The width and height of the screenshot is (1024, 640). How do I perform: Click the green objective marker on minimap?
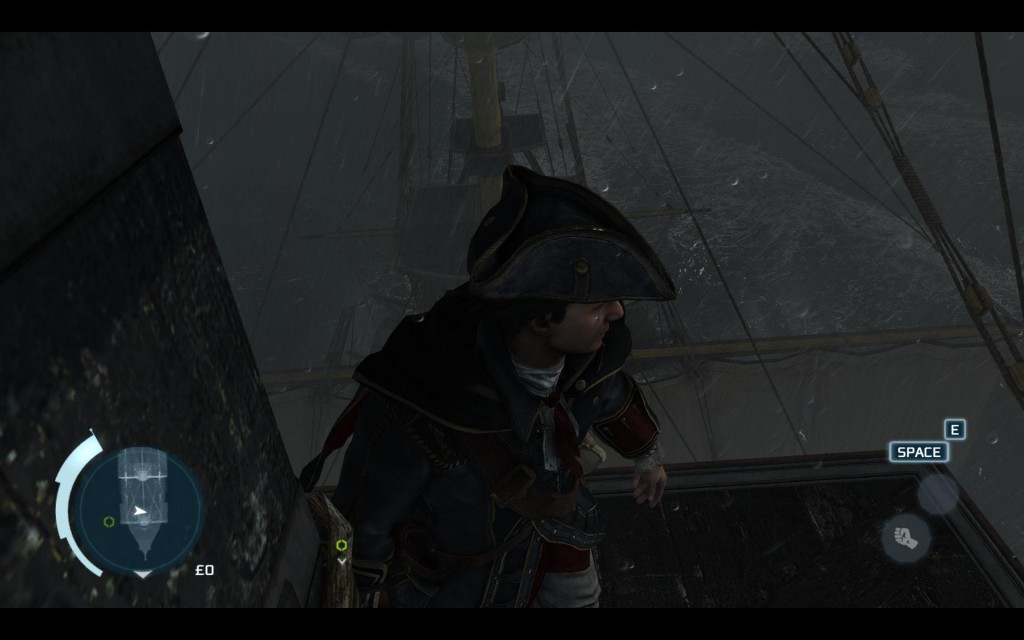[x=108, y=521]
